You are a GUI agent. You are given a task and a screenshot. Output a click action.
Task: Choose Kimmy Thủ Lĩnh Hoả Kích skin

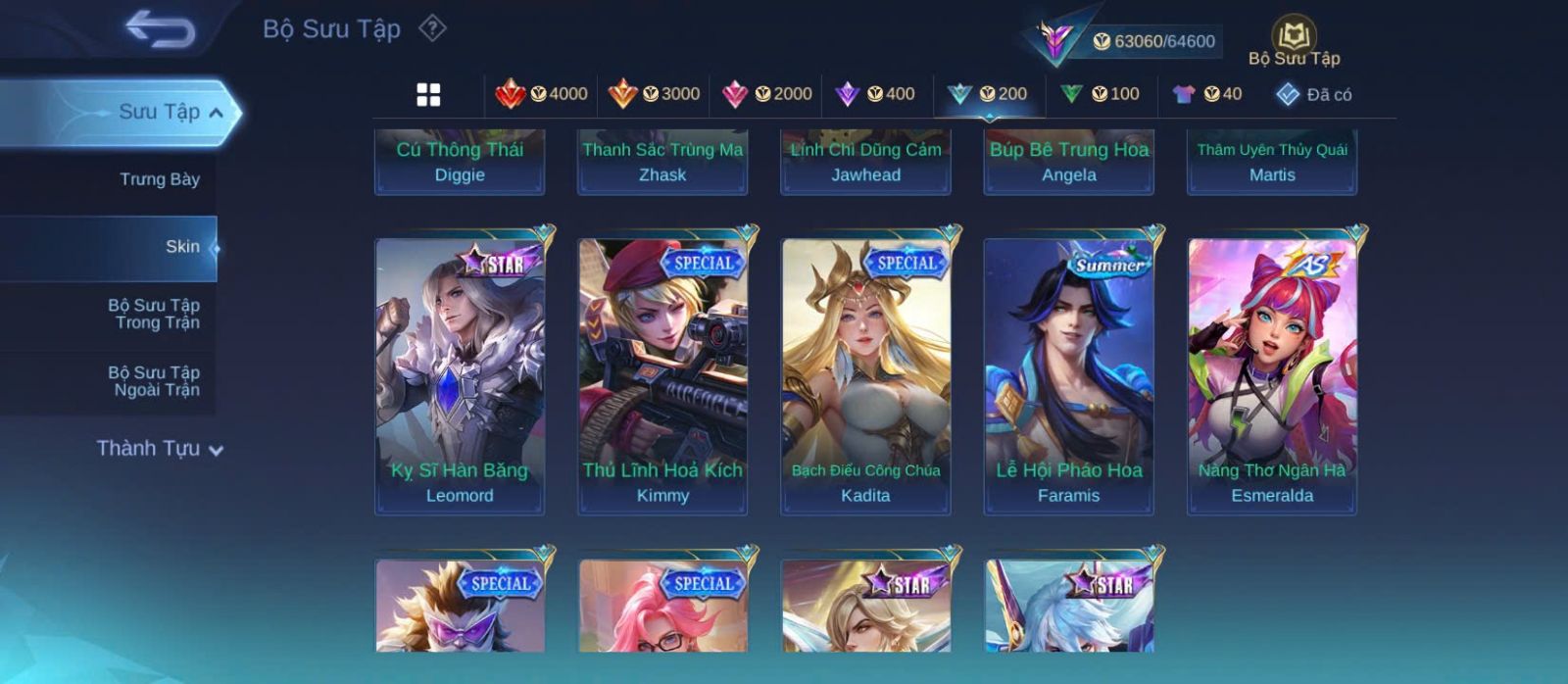[662, 375]
